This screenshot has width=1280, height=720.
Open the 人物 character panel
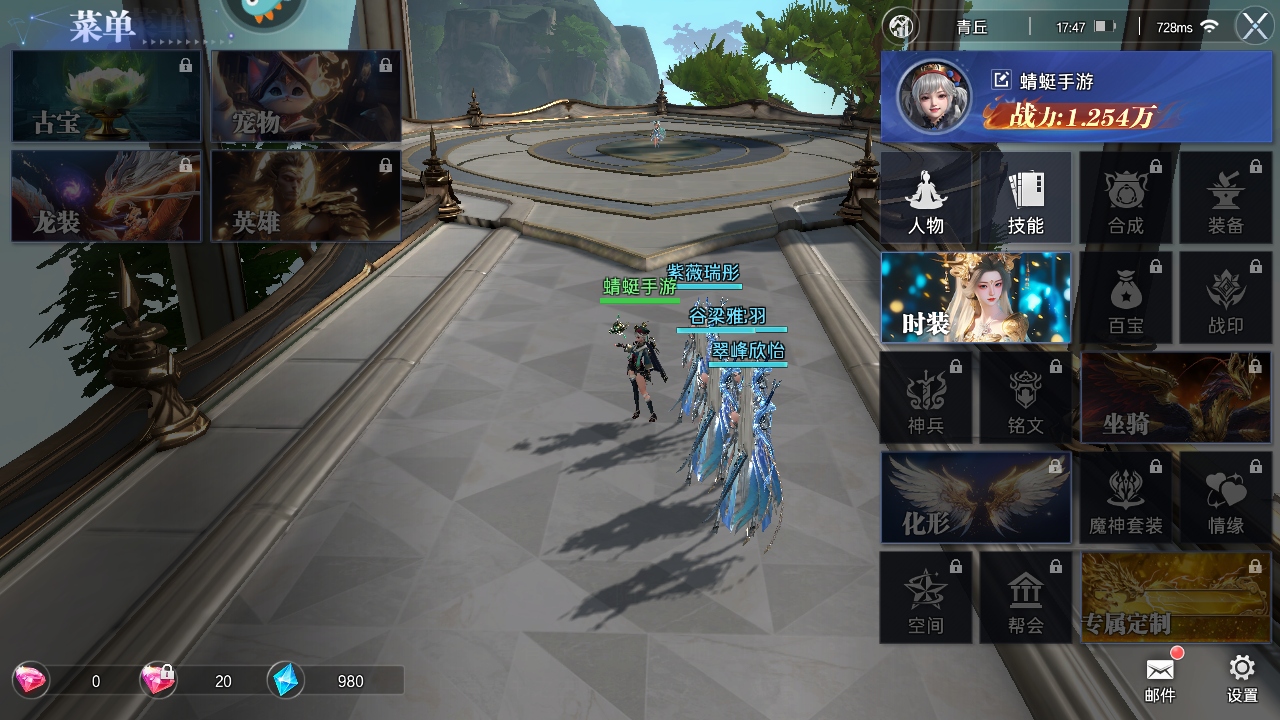coord(926,198)
